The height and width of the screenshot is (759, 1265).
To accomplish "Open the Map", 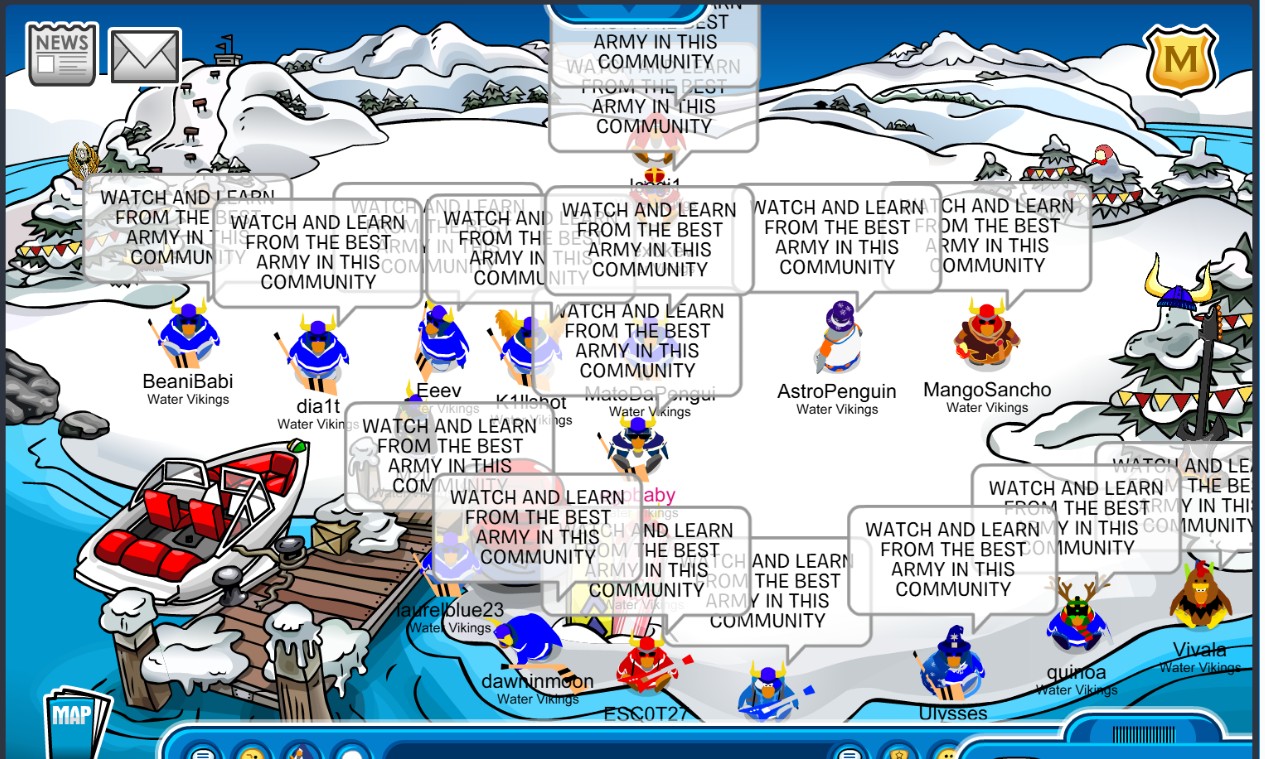I will [73, 718].
